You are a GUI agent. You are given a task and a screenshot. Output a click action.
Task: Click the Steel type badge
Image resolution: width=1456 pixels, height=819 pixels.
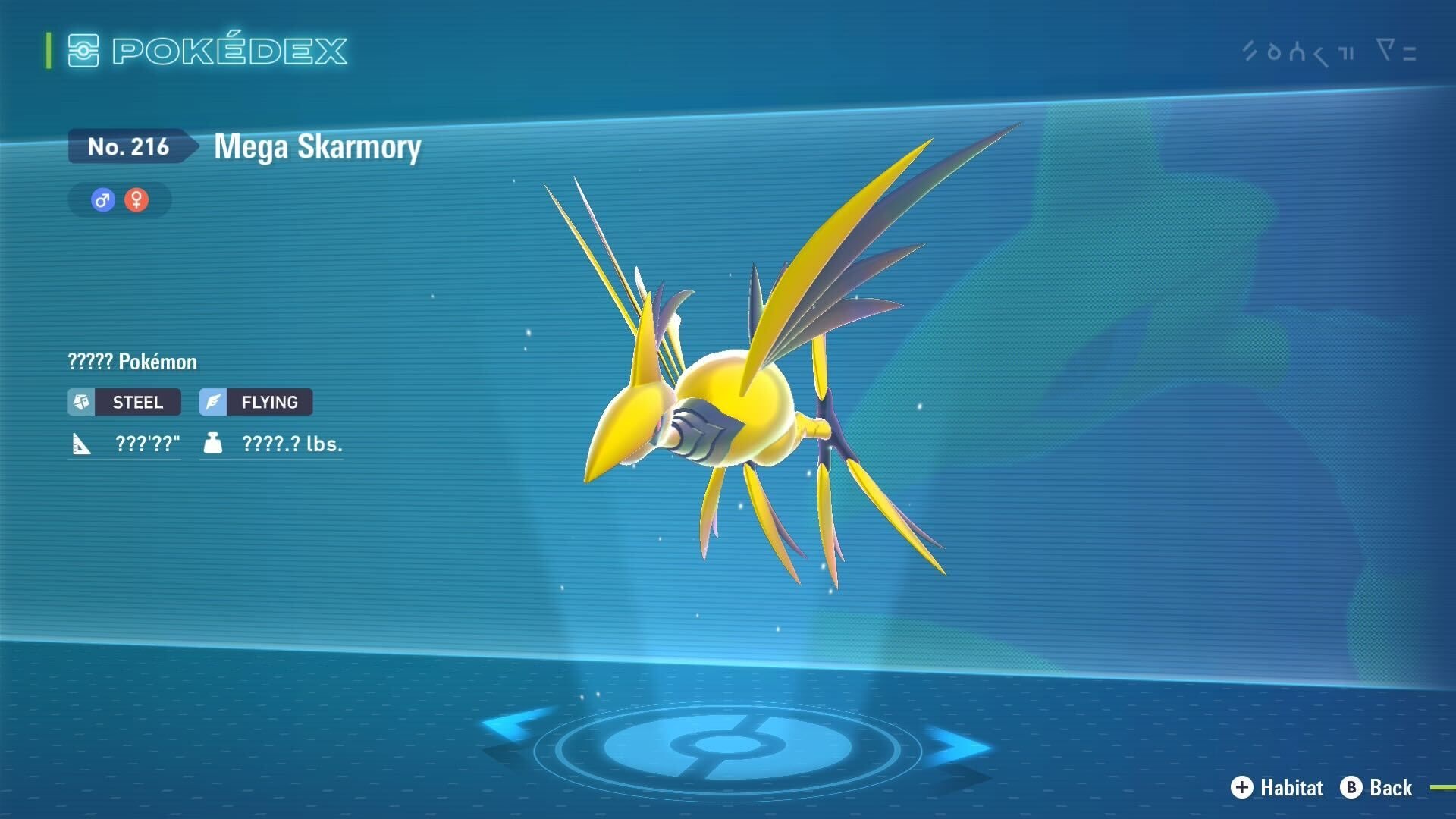tap(124, 402)
